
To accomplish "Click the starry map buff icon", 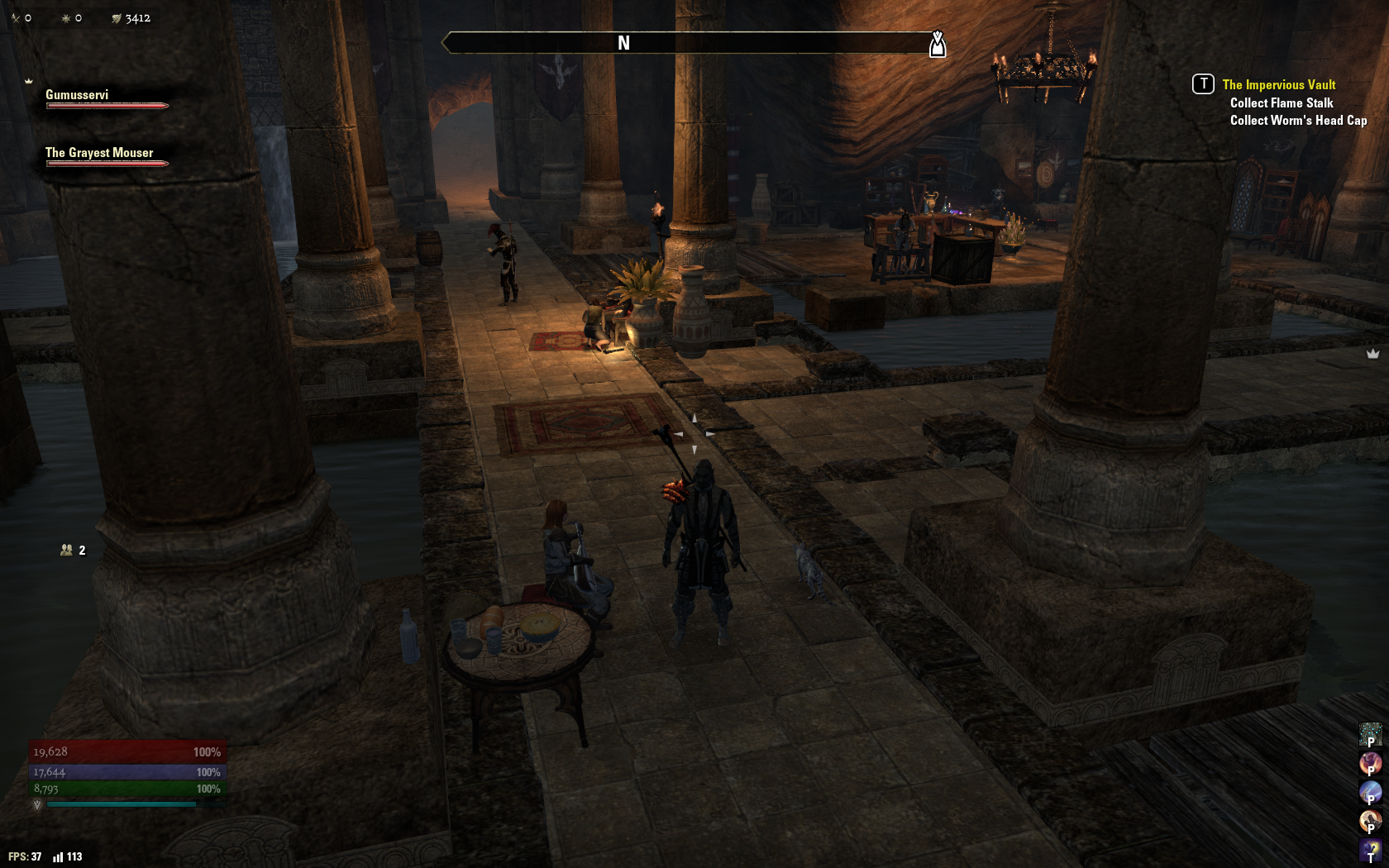I will 1370,733.
